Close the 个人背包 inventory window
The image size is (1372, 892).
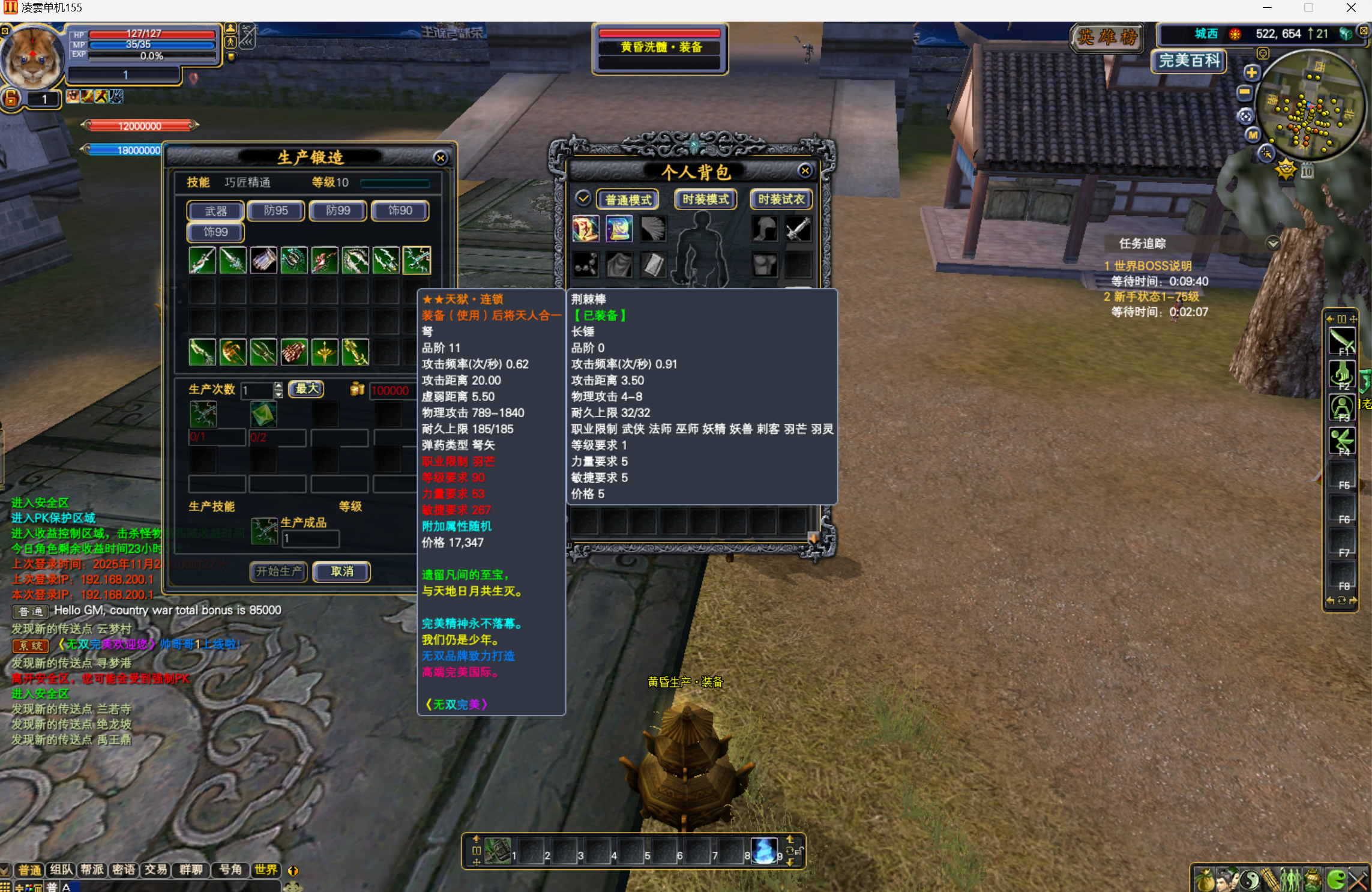(805, 171)
